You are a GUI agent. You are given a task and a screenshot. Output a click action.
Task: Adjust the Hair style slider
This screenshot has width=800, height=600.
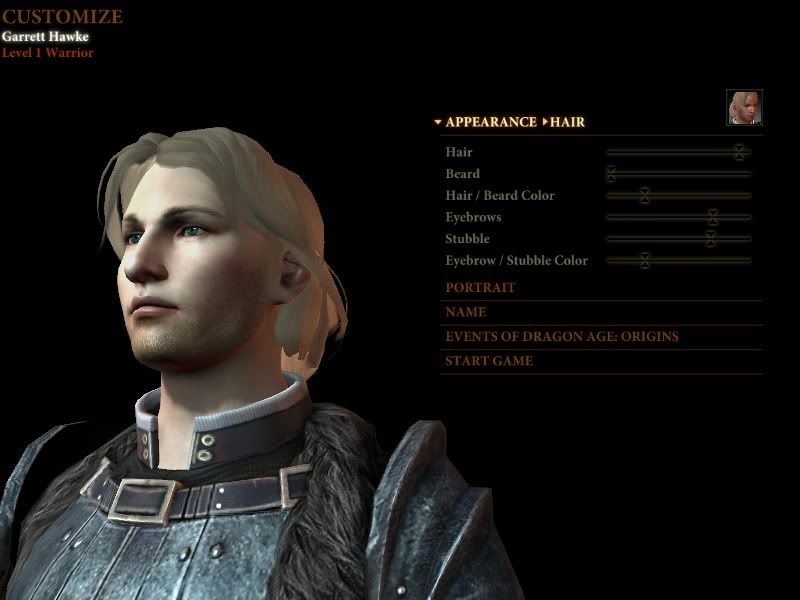739,152
